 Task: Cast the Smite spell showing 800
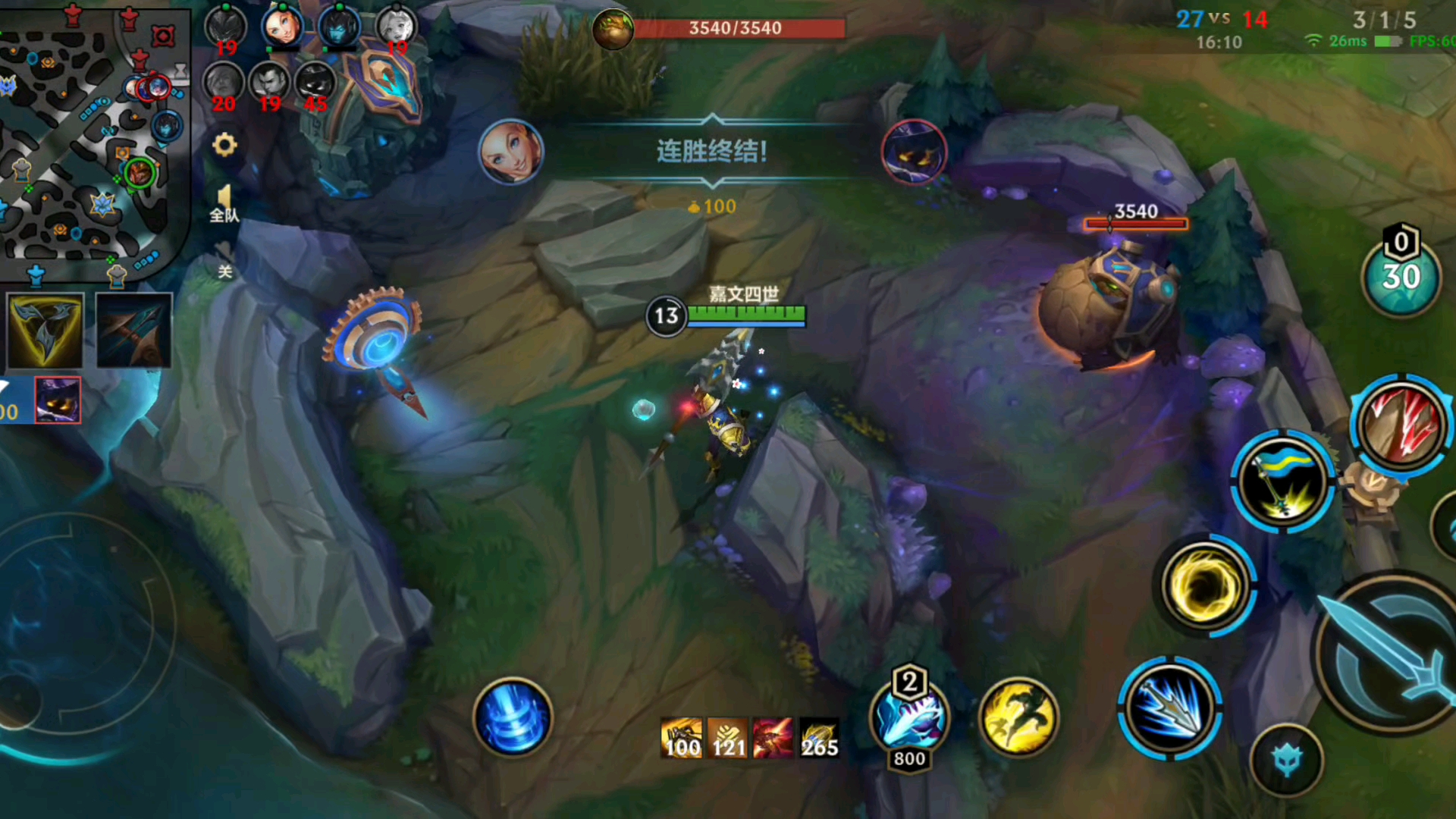click(x=909, y=717)
